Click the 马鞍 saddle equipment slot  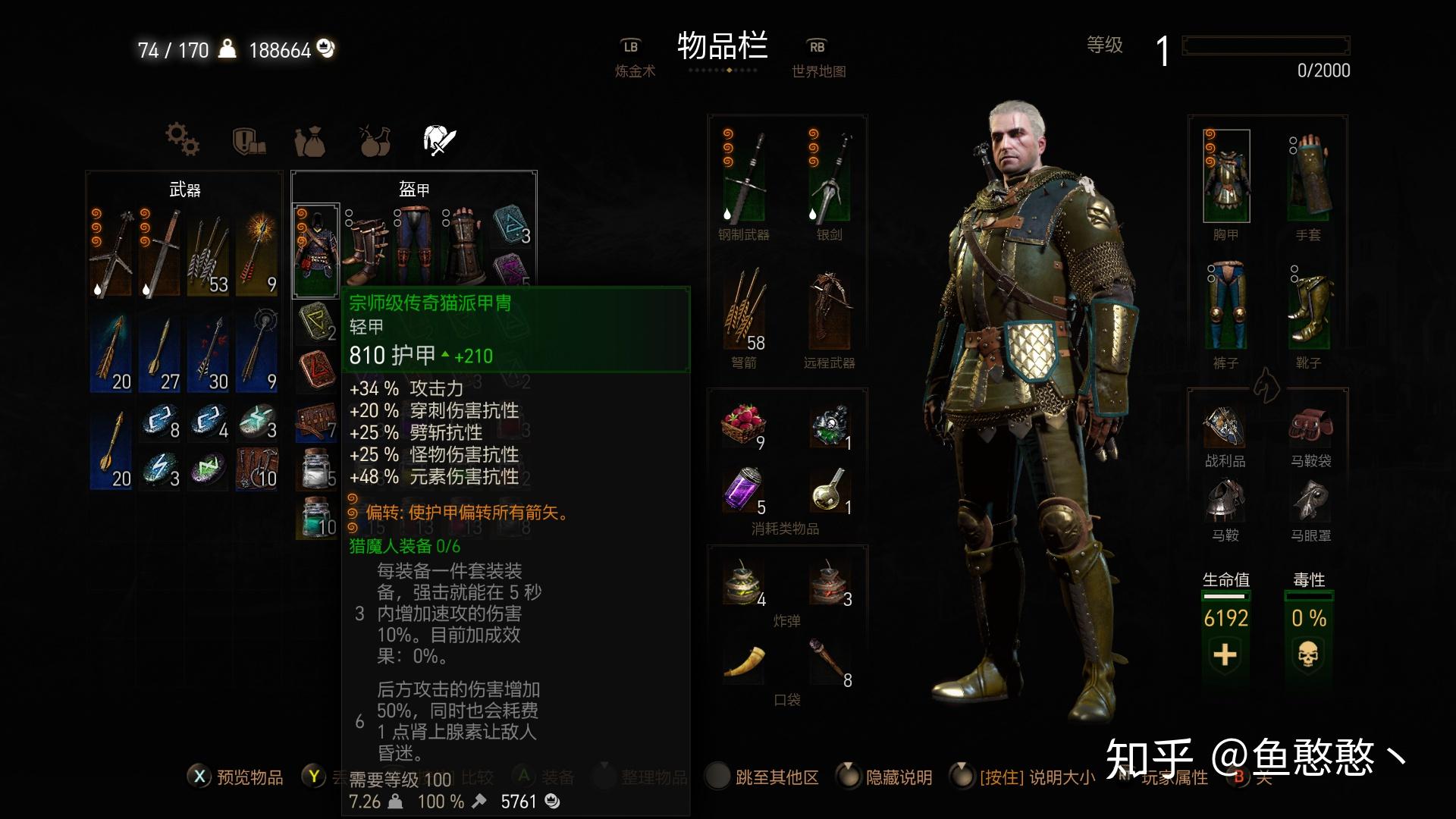(x=1225, y=502)
